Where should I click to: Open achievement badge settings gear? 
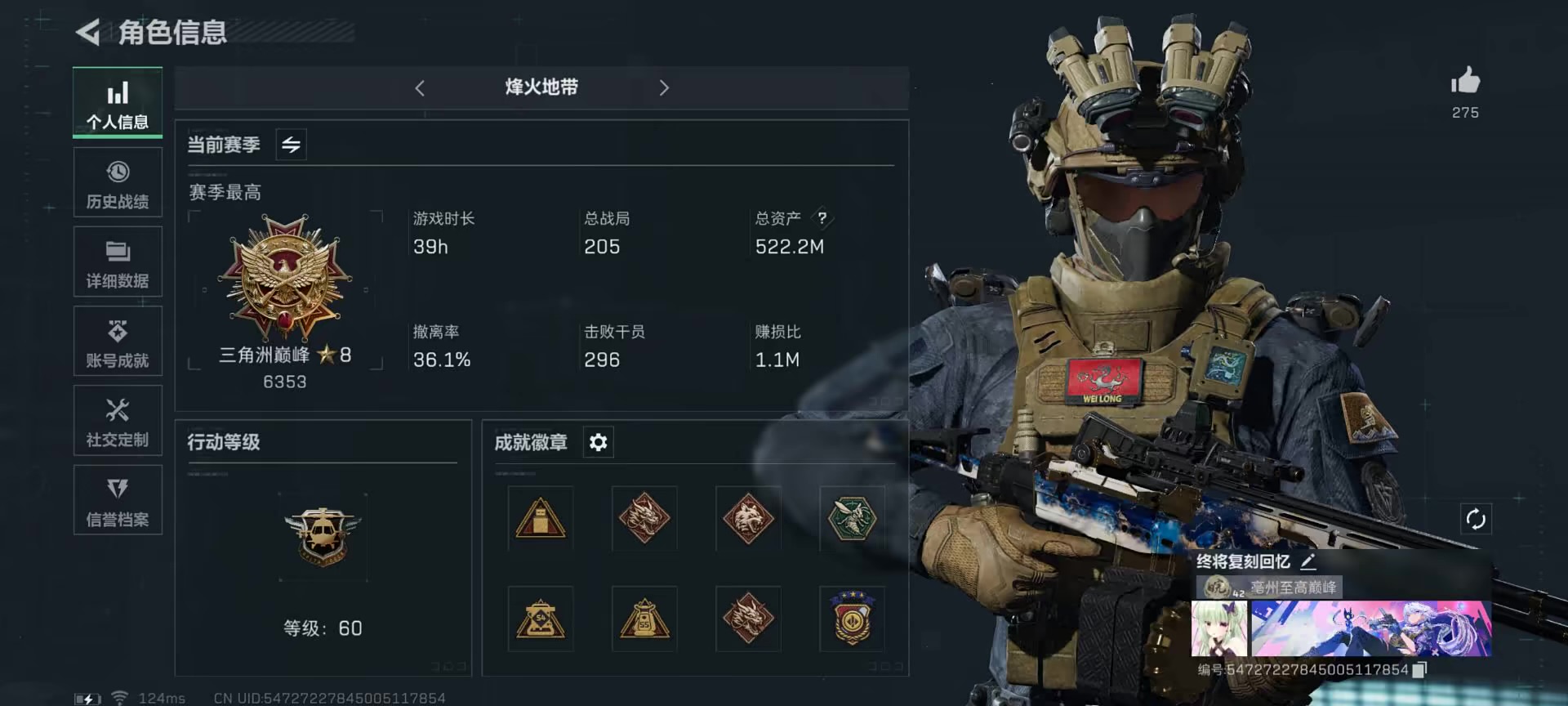point(598,442)
